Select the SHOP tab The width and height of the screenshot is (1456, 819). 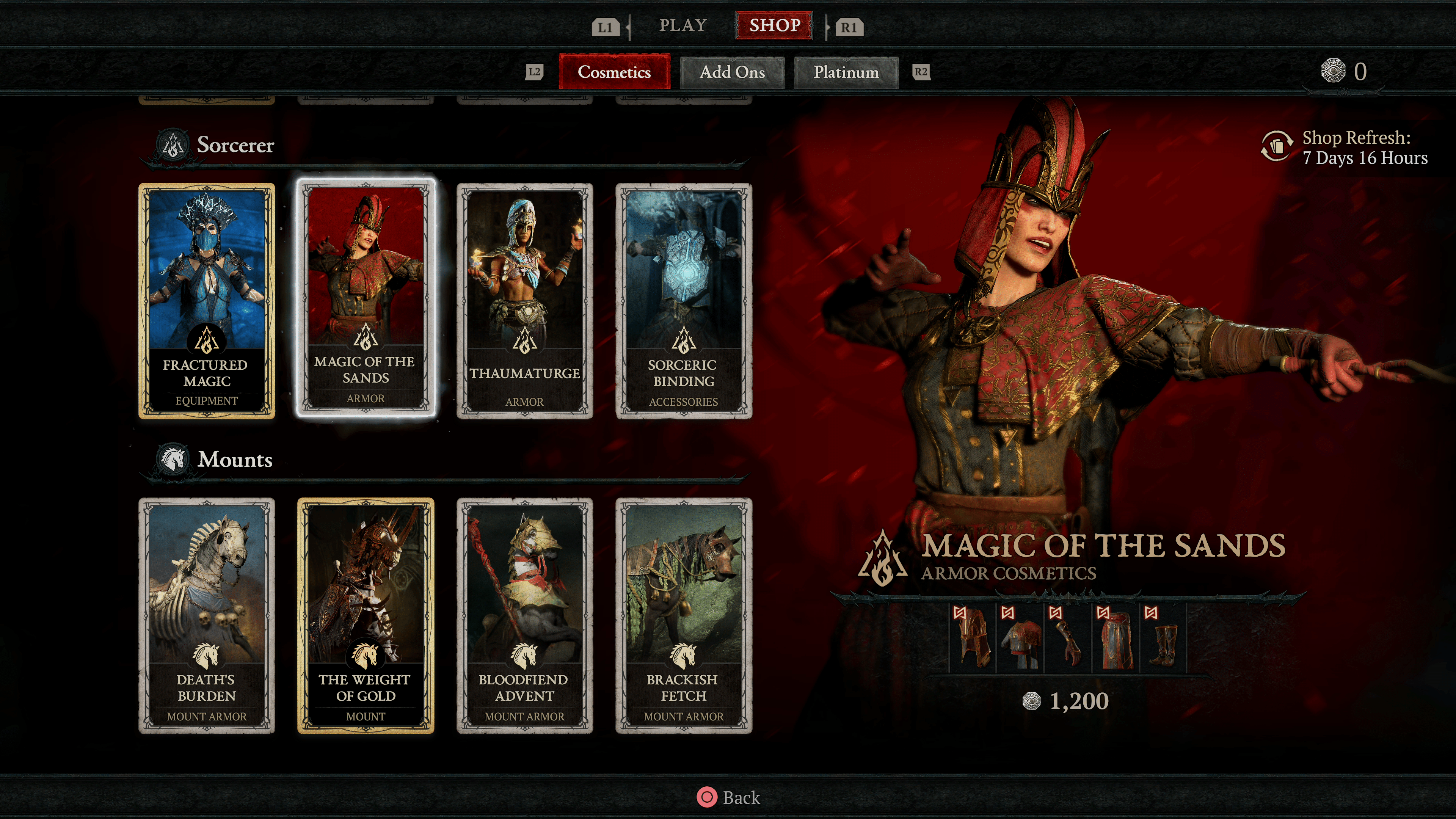(774, 25)
